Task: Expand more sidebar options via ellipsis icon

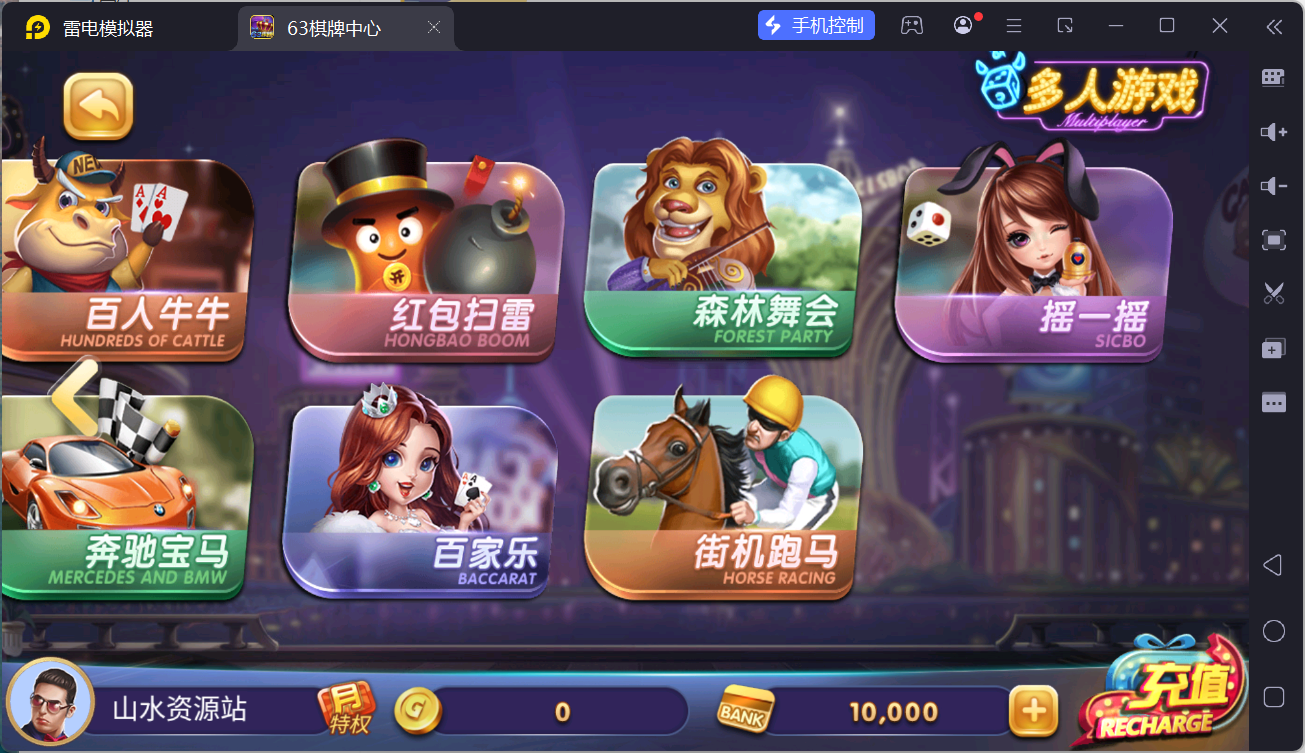Action: point(1272,402)
